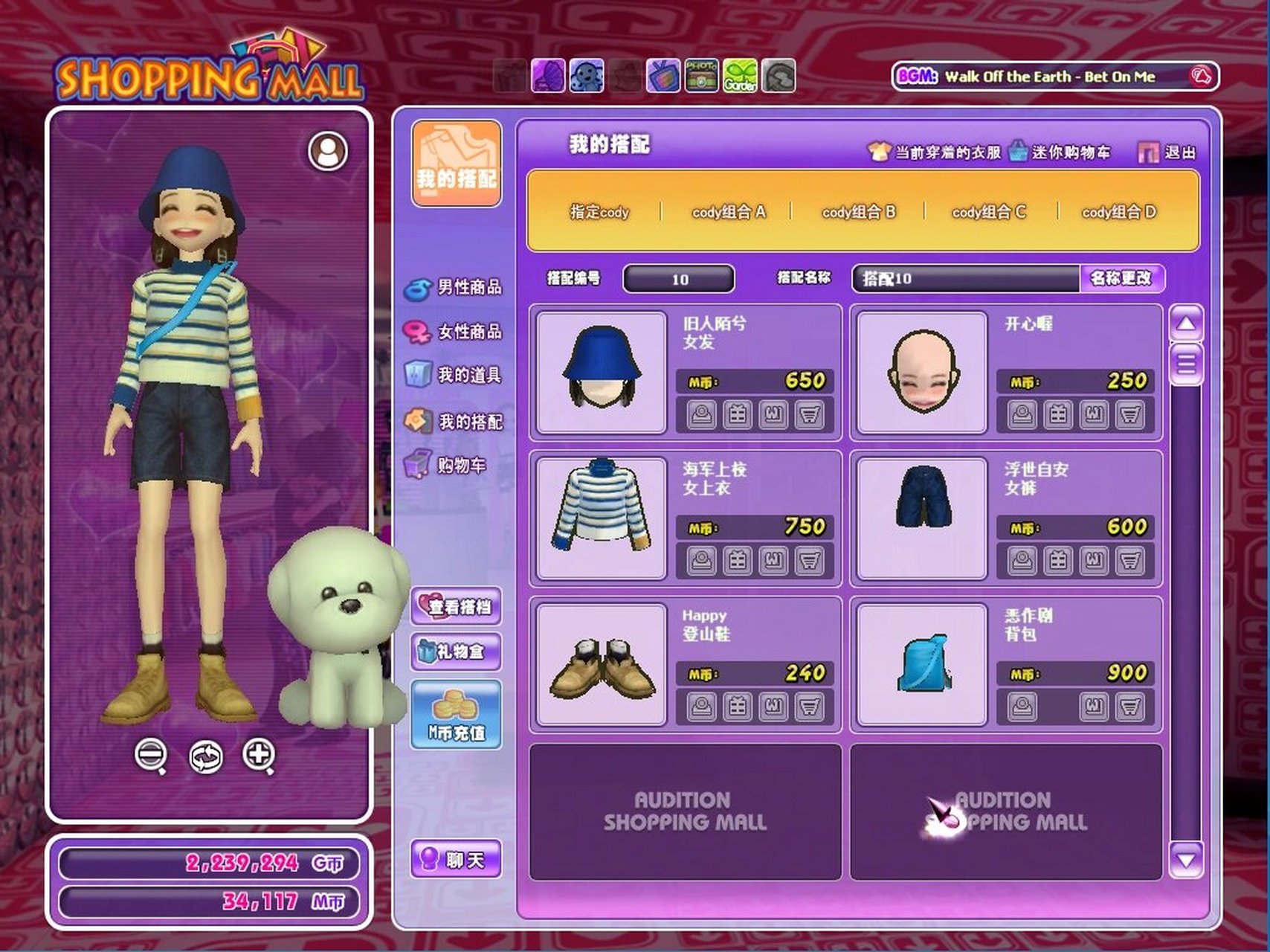Click the rename outfit button (名称更改)
1270x952 pixels.
(1121, 278)
